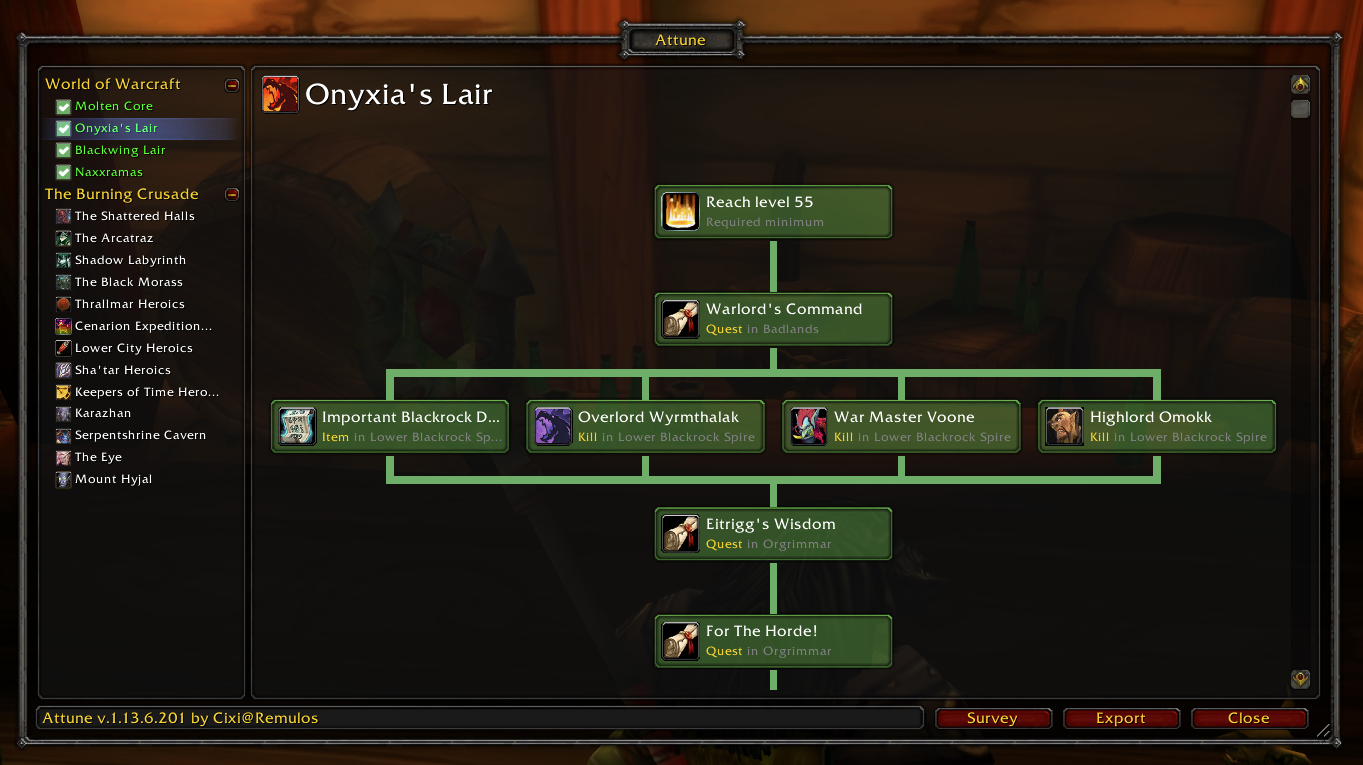Select the Blackwing Lair attunement

120,150
